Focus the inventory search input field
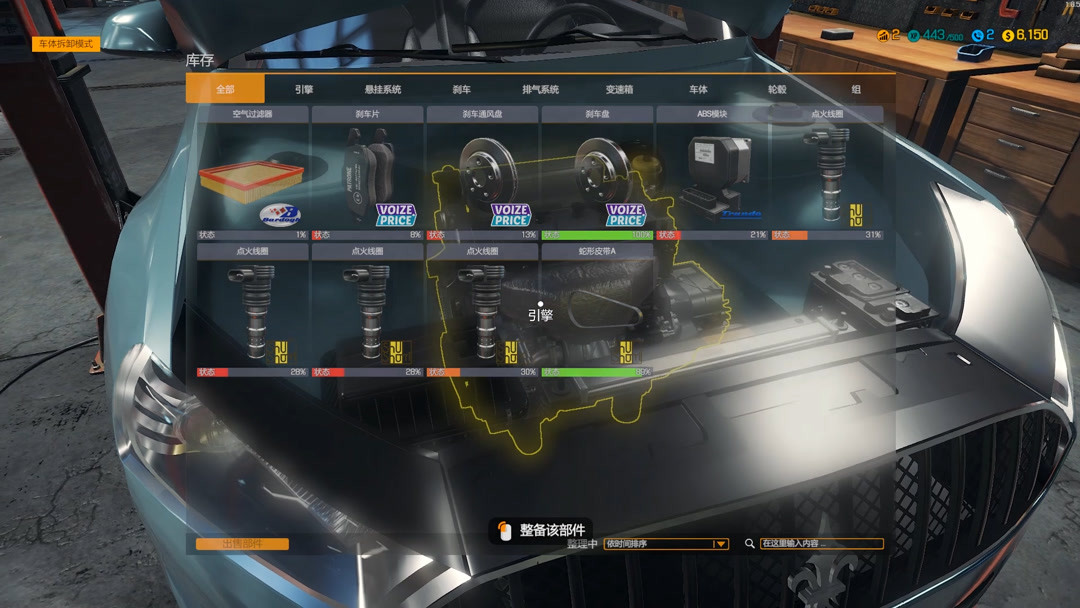This screenshot has height=608, width=1080. click(x=821, y=544)
